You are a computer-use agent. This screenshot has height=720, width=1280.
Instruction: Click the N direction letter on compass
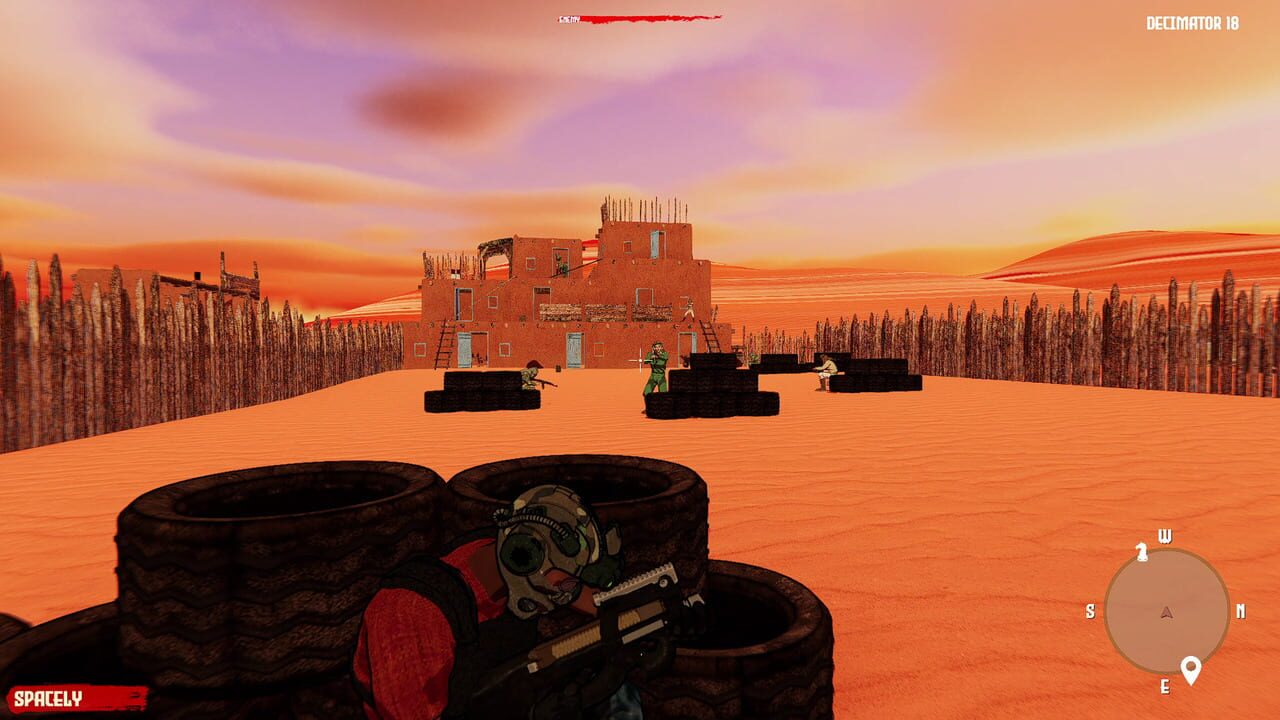(x=1241, y=611)
